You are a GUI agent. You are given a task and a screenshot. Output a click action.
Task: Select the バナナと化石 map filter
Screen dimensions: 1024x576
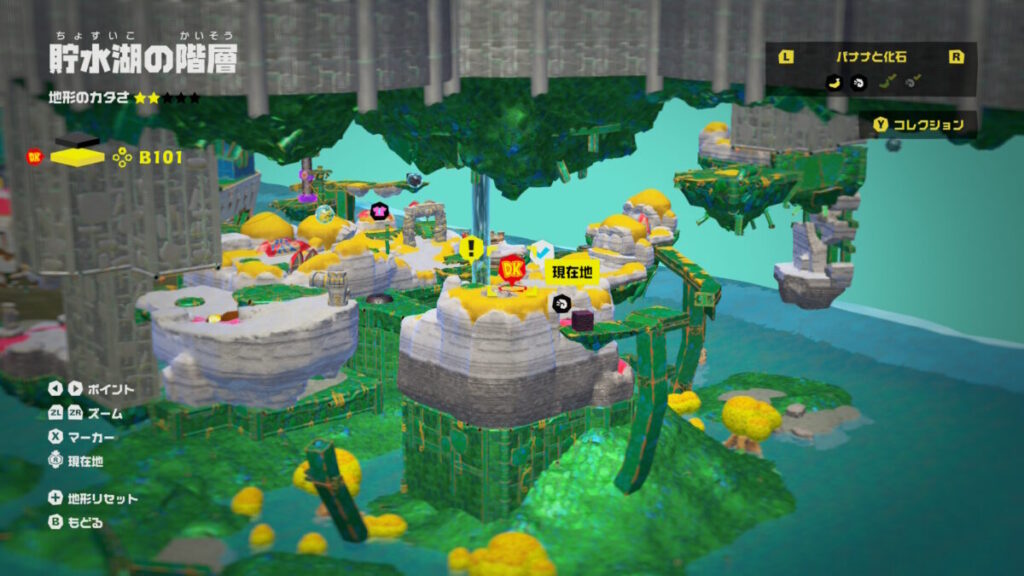pyautogui.click(x=870, y=57)
